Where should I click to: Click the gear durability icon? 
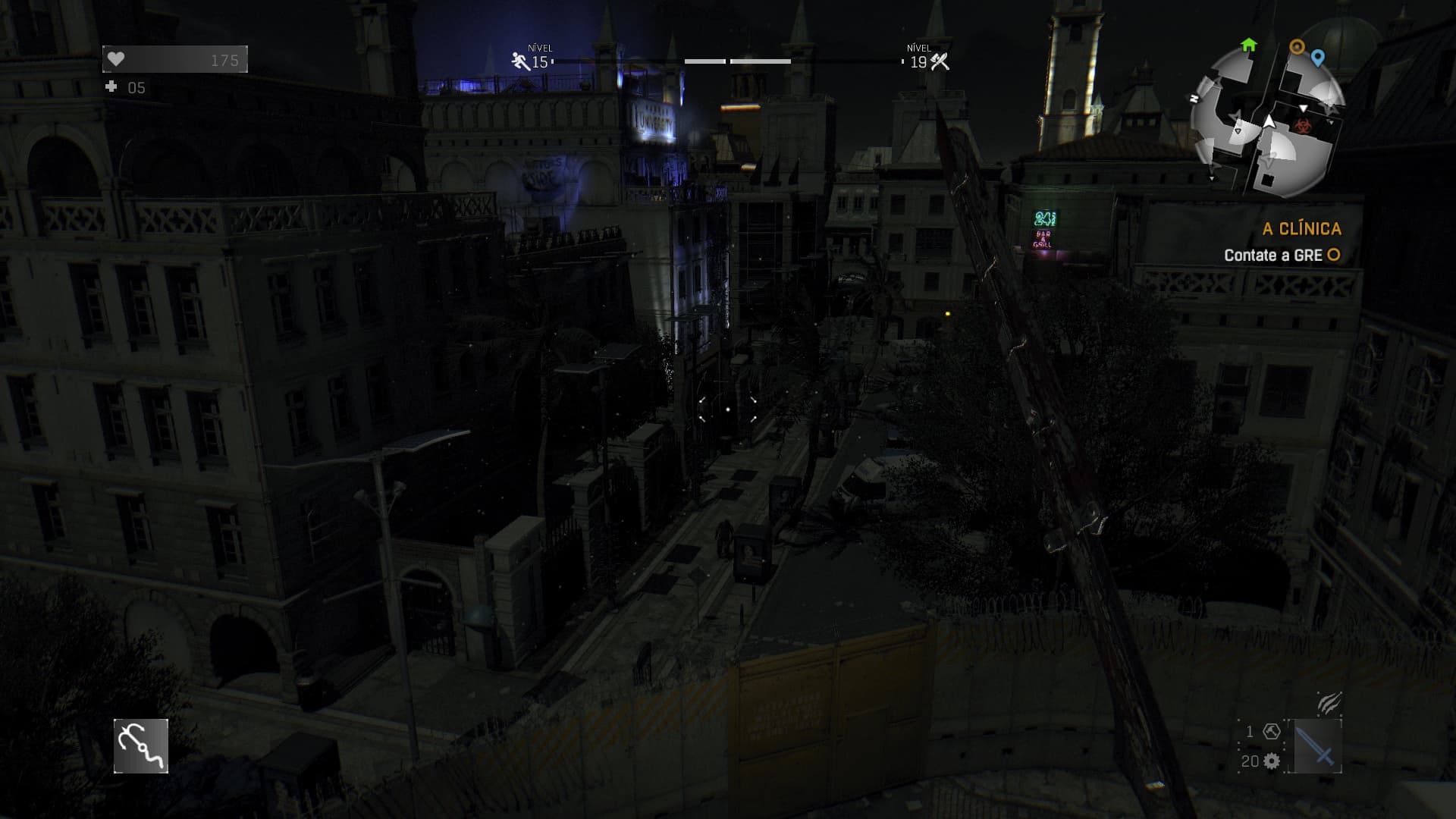pos(1272,761)
